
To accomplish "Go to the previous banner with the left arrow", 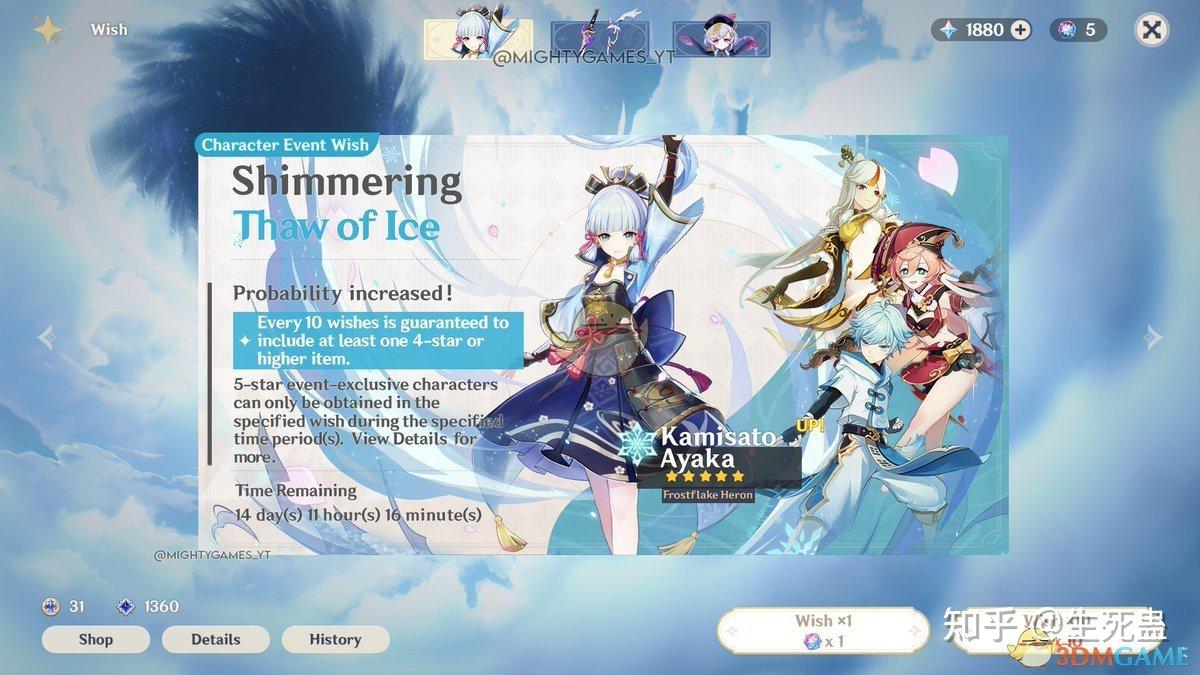I will point(46,337).
